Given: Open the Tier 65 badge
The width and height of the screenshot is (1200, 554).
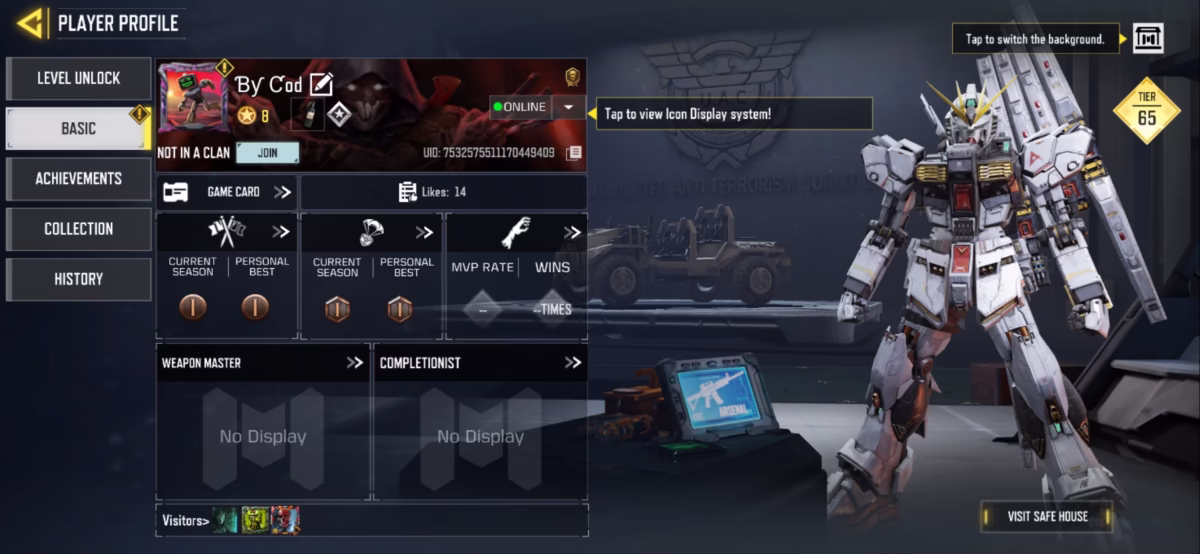Looking at the screenshot, I should click(x=1146, y=110).
